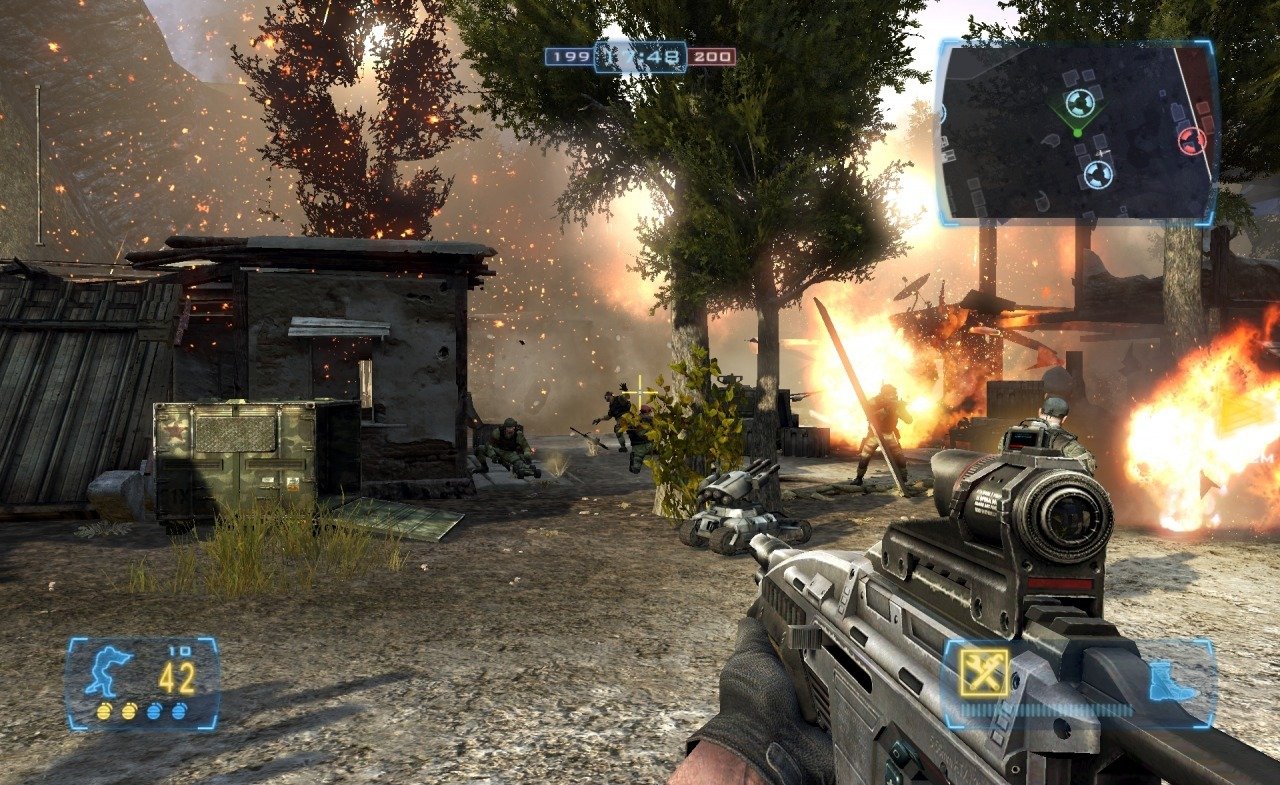The image size is (1280, 785).
Task: Click the lower blue minimap objective circle
Action: [x=1098, y=174]
